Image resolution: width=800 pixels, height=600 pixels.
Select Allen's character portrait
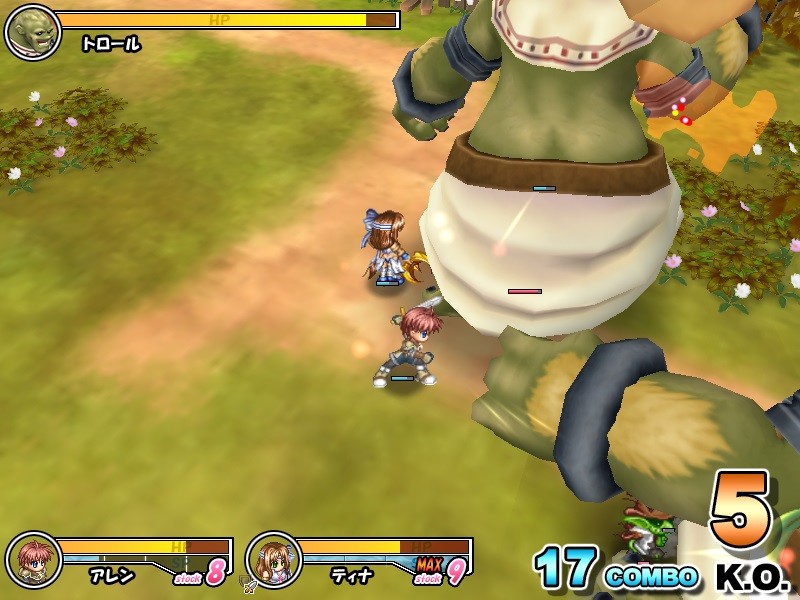pos(33,560)
